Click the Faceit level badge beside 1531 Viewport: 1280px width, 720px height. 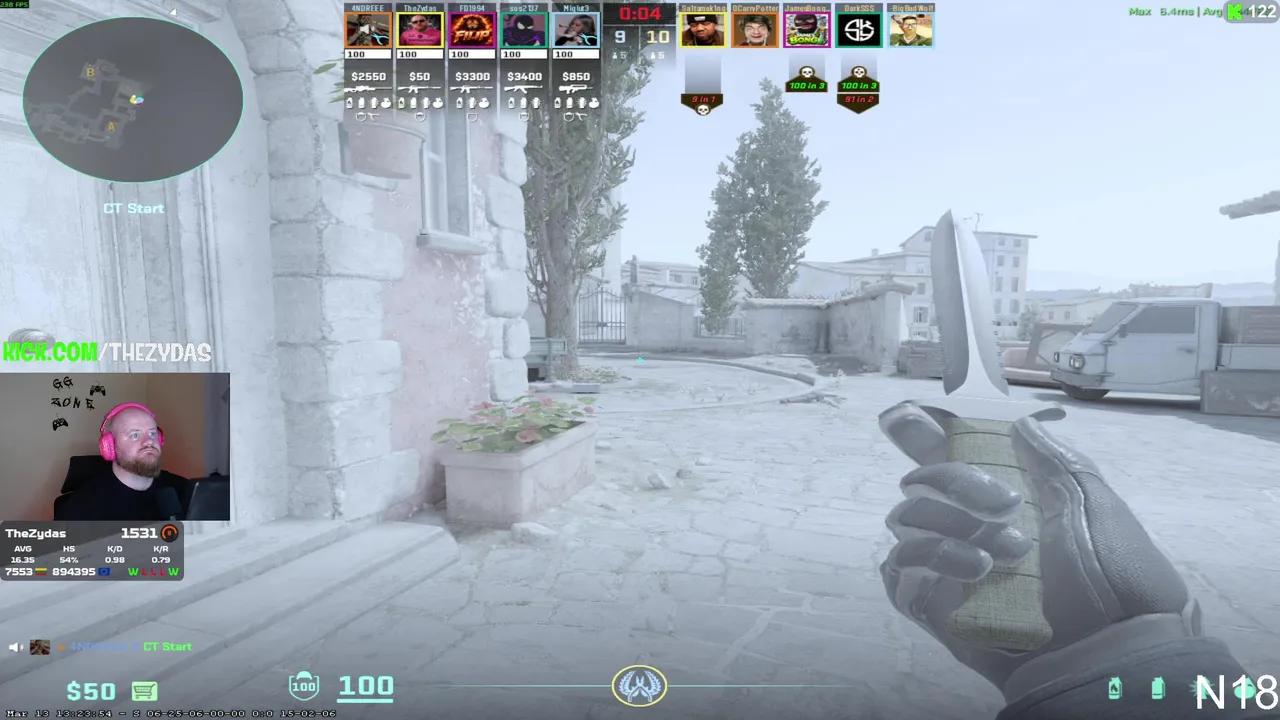[x=170, y=534]
